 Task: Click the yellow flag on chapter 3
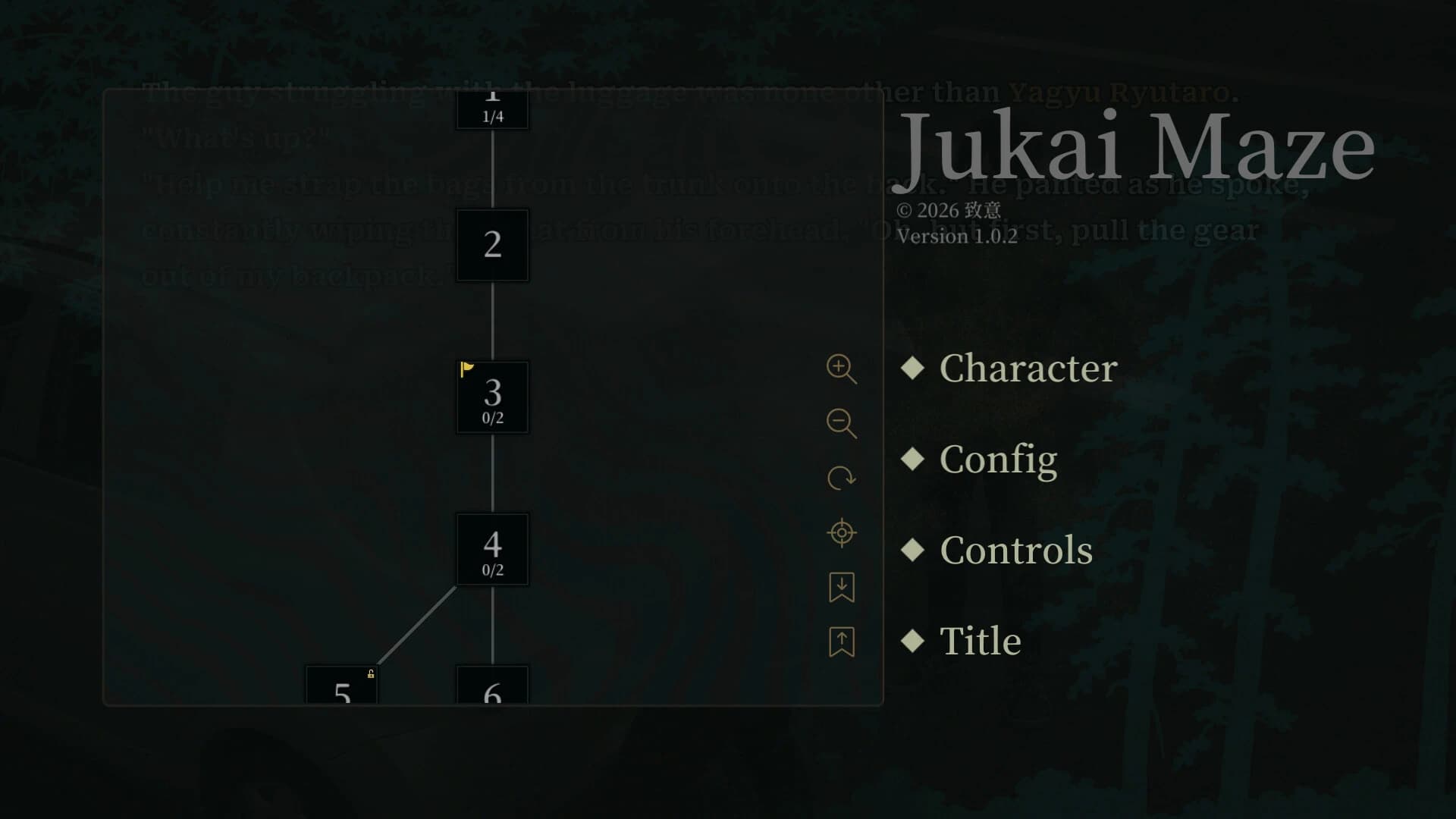[x=468, y=369]
